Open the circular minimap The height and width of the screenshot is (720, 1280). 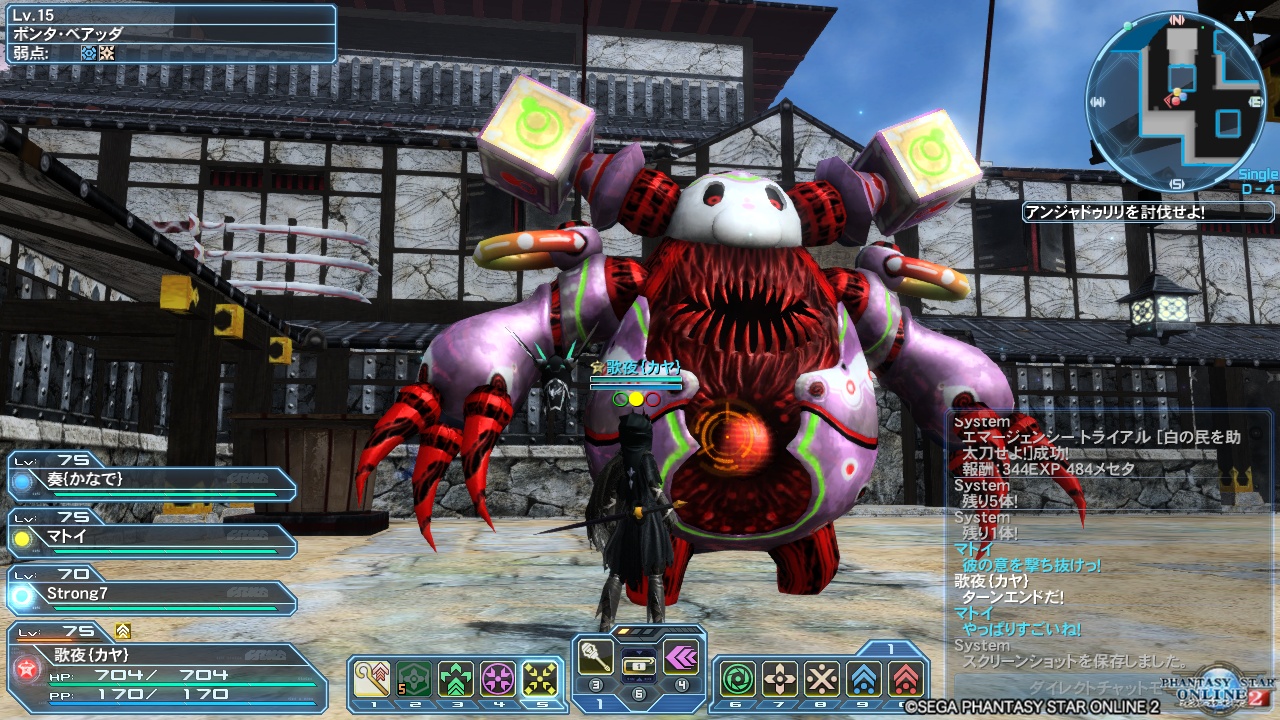(1176, 102)
